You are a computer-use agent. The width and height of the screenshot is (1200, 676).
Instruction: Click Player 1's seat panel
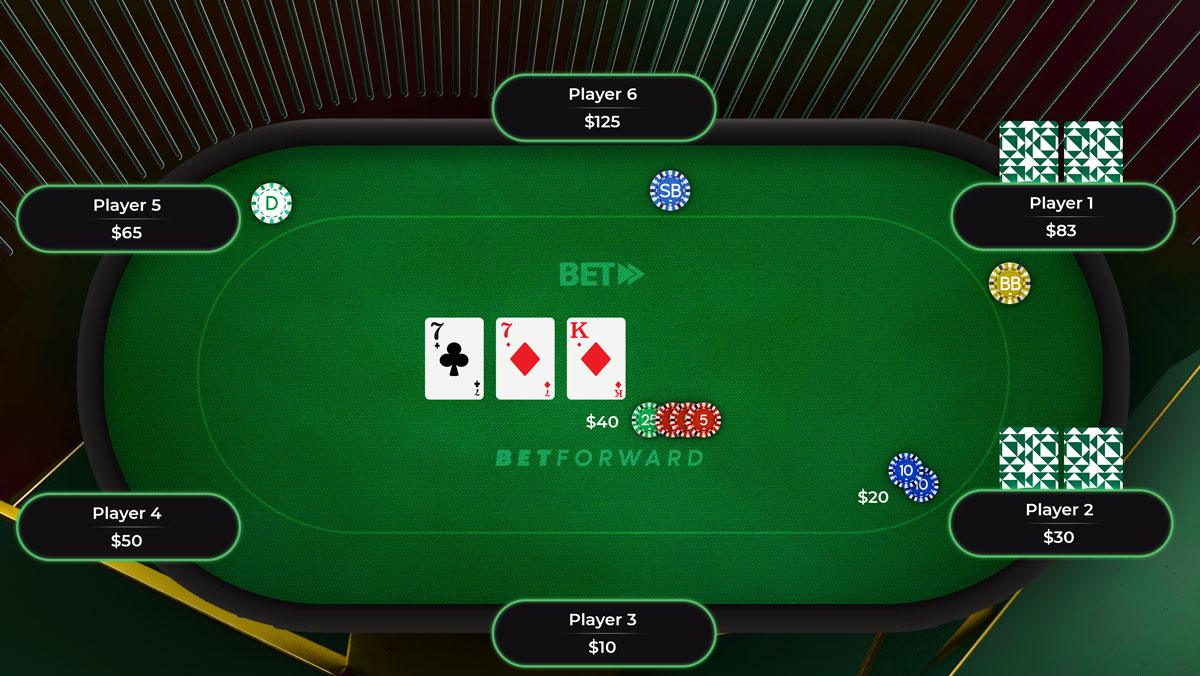[x=1061, y=217]
